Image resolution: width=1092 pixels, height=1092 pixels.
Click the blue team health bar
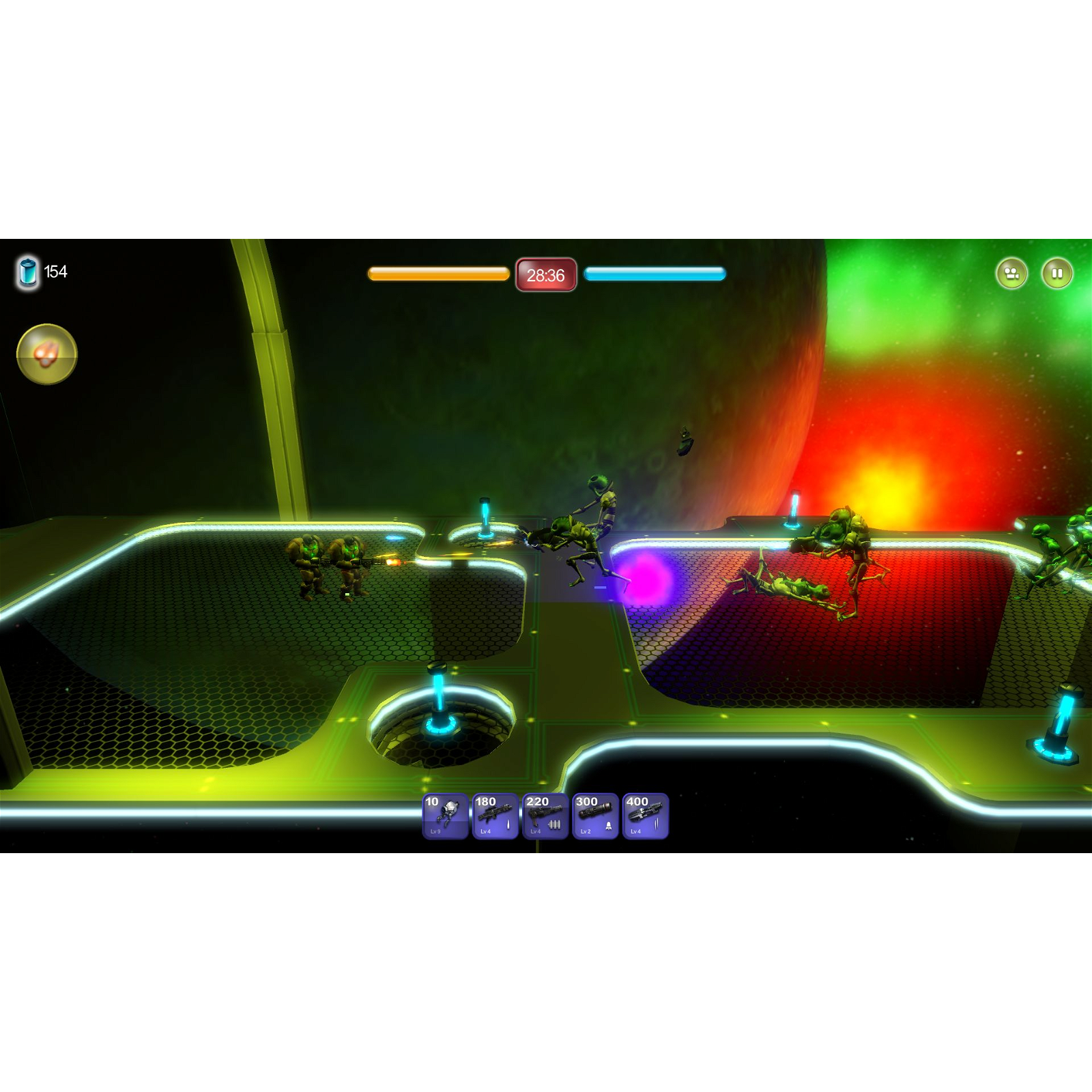tap(654, 272)
